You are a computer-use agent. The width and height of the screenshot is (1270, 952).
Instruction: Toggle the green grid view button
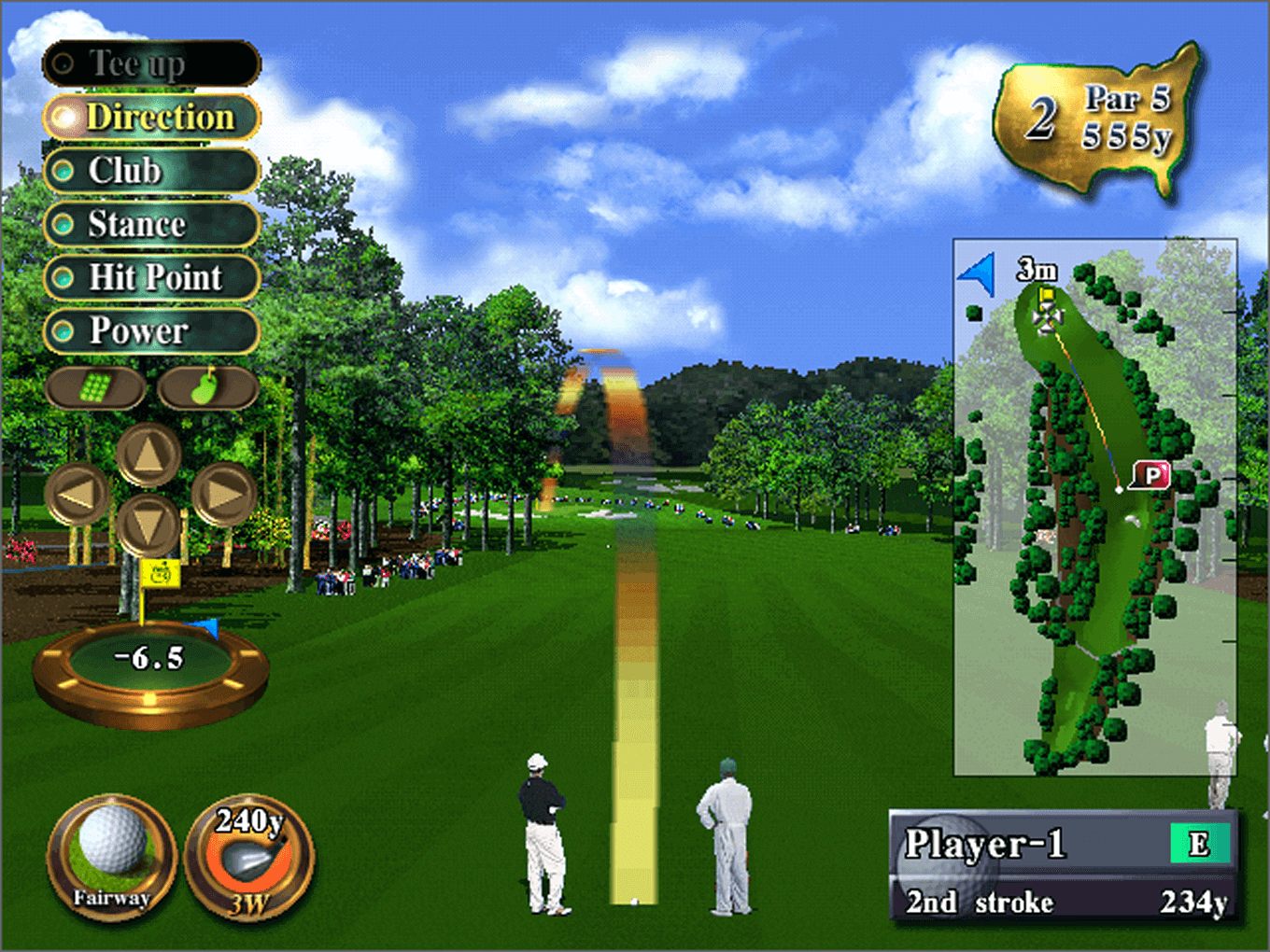(94, 387)
